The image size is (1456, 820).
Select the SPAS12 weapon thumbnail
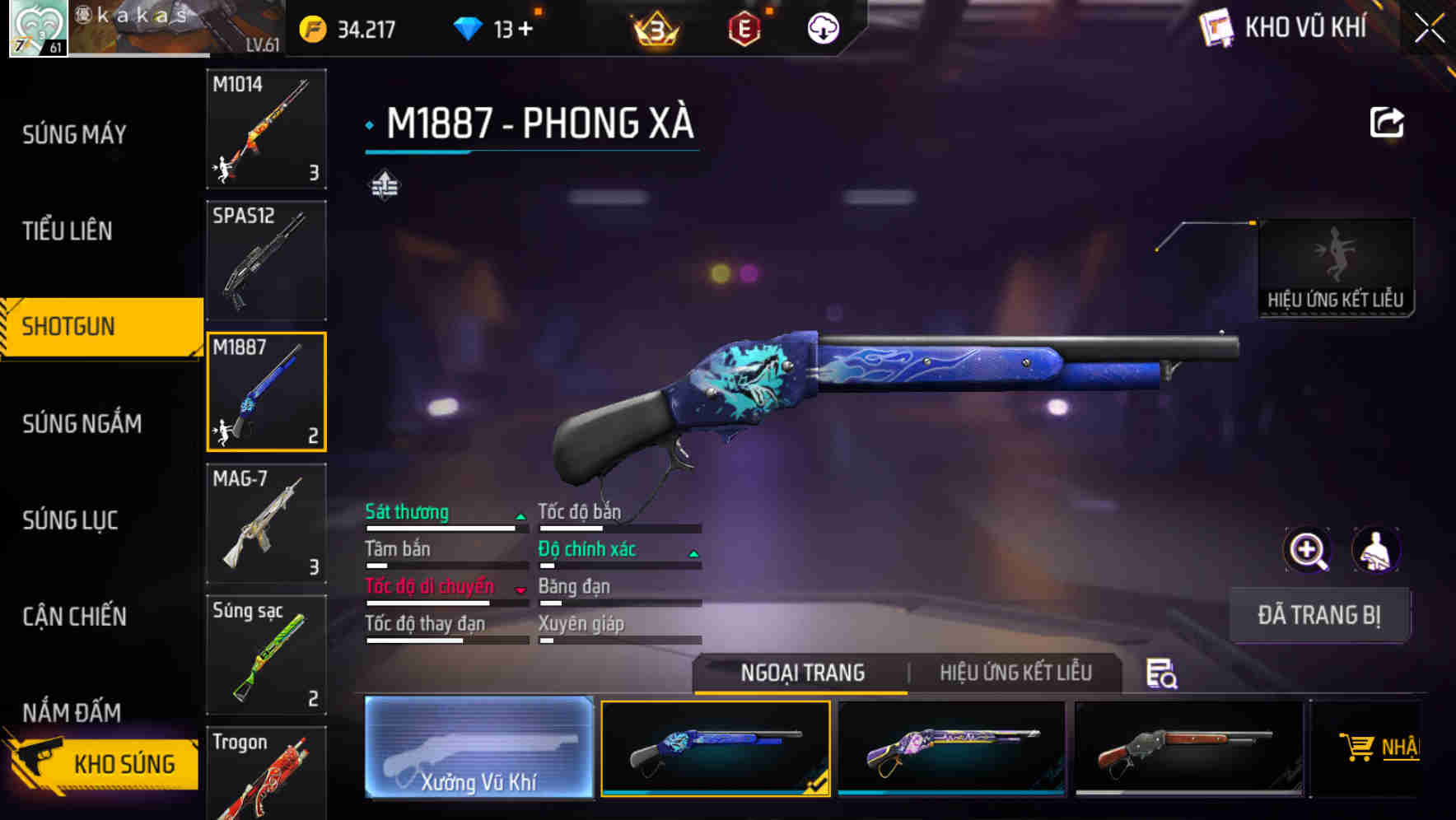click(266, 259)
